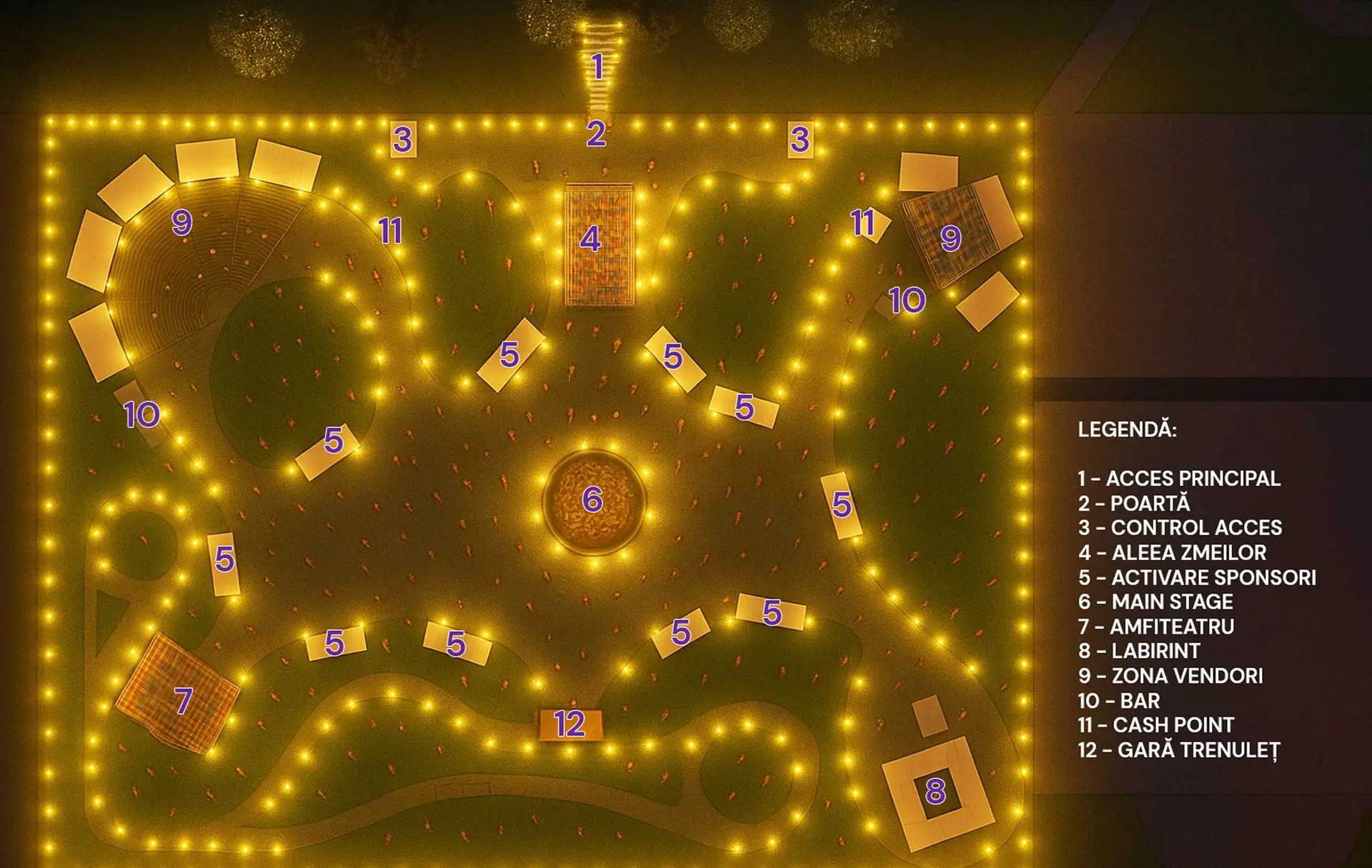Choose map marker 8 on the map
The image size is (1372, 868).
pyautogui.click(x=935, y=791)
